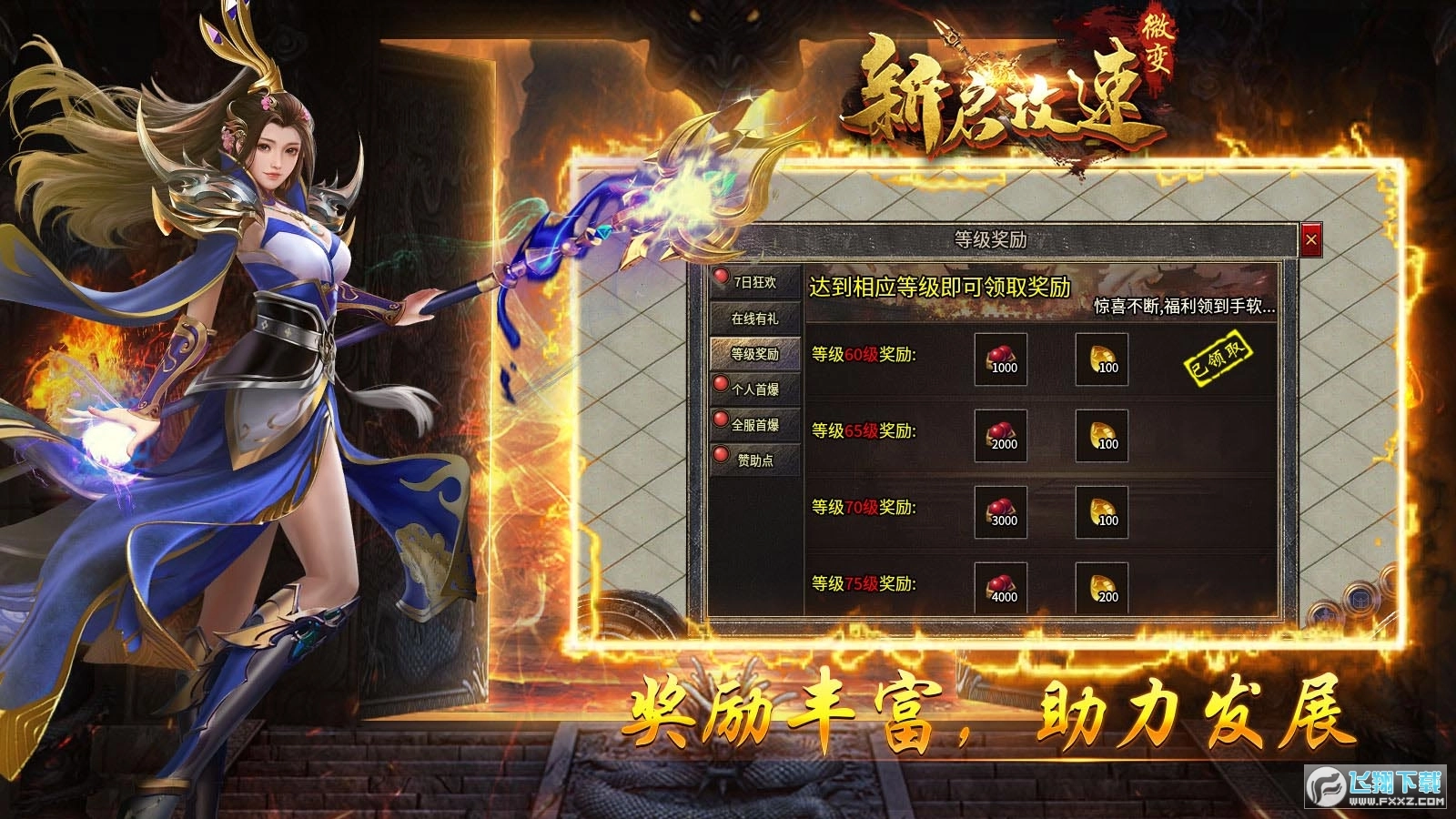Switch to the 等级奖励 tab
Viewport: 1456px width, 819px height.
click(754, 354)
